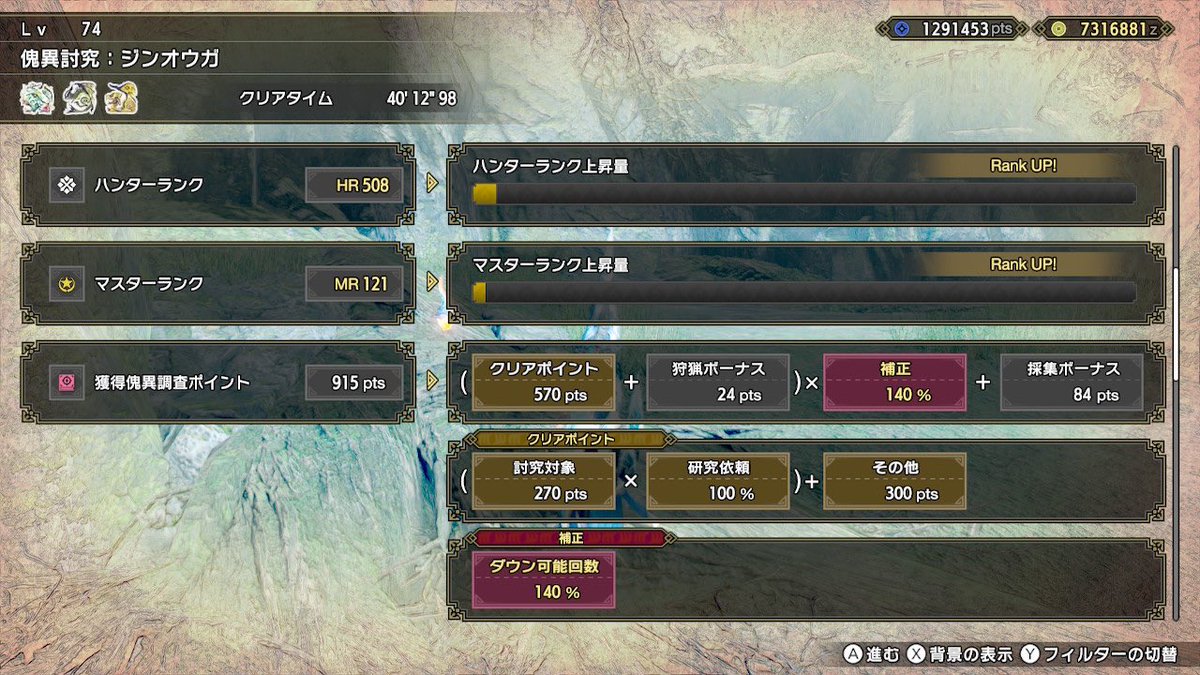Select the 討究対象 270 pts box

click(x=543, y=481)
